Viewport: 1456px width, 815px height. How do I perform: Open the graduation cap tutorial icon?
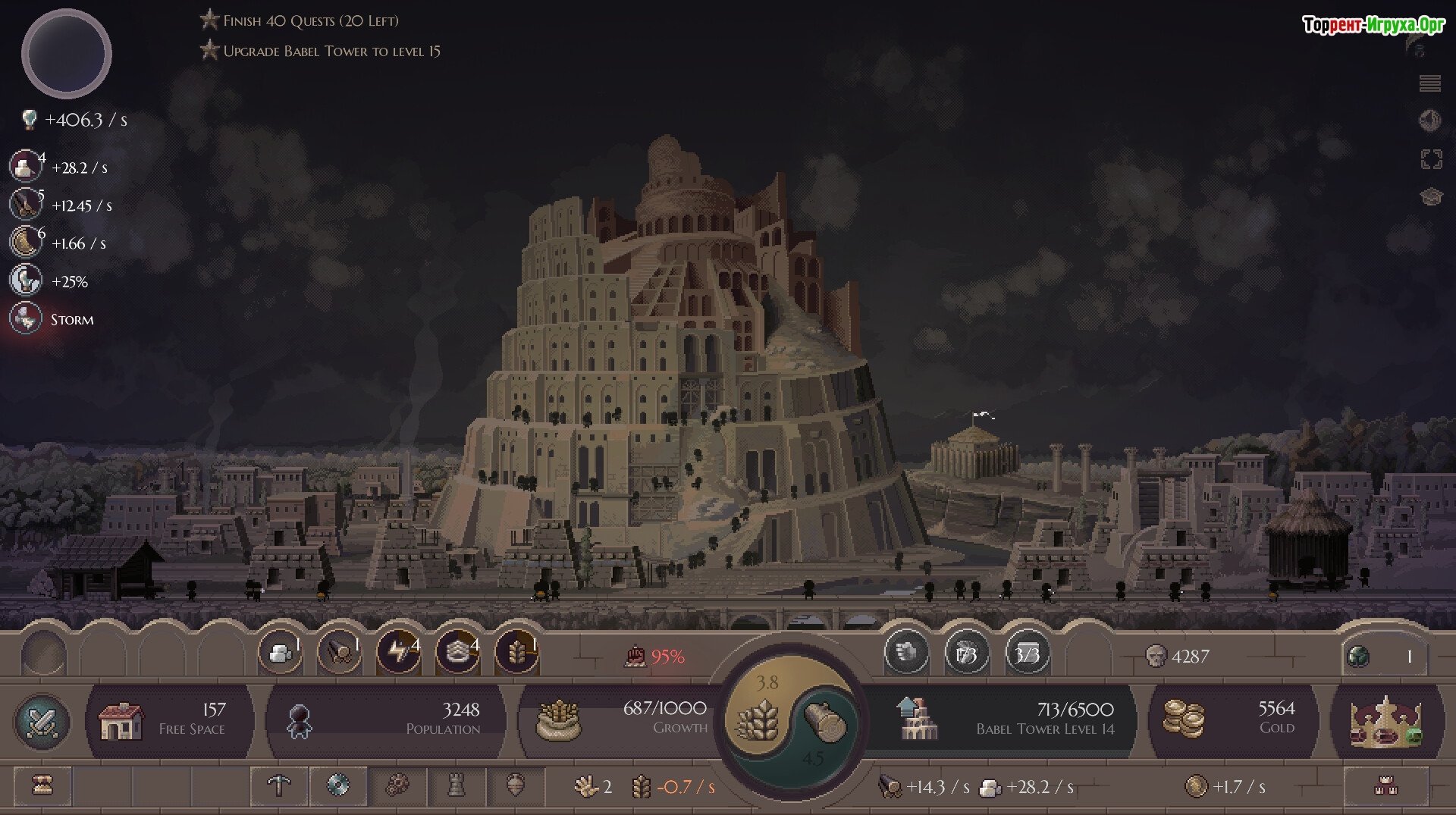[1430, 197]
